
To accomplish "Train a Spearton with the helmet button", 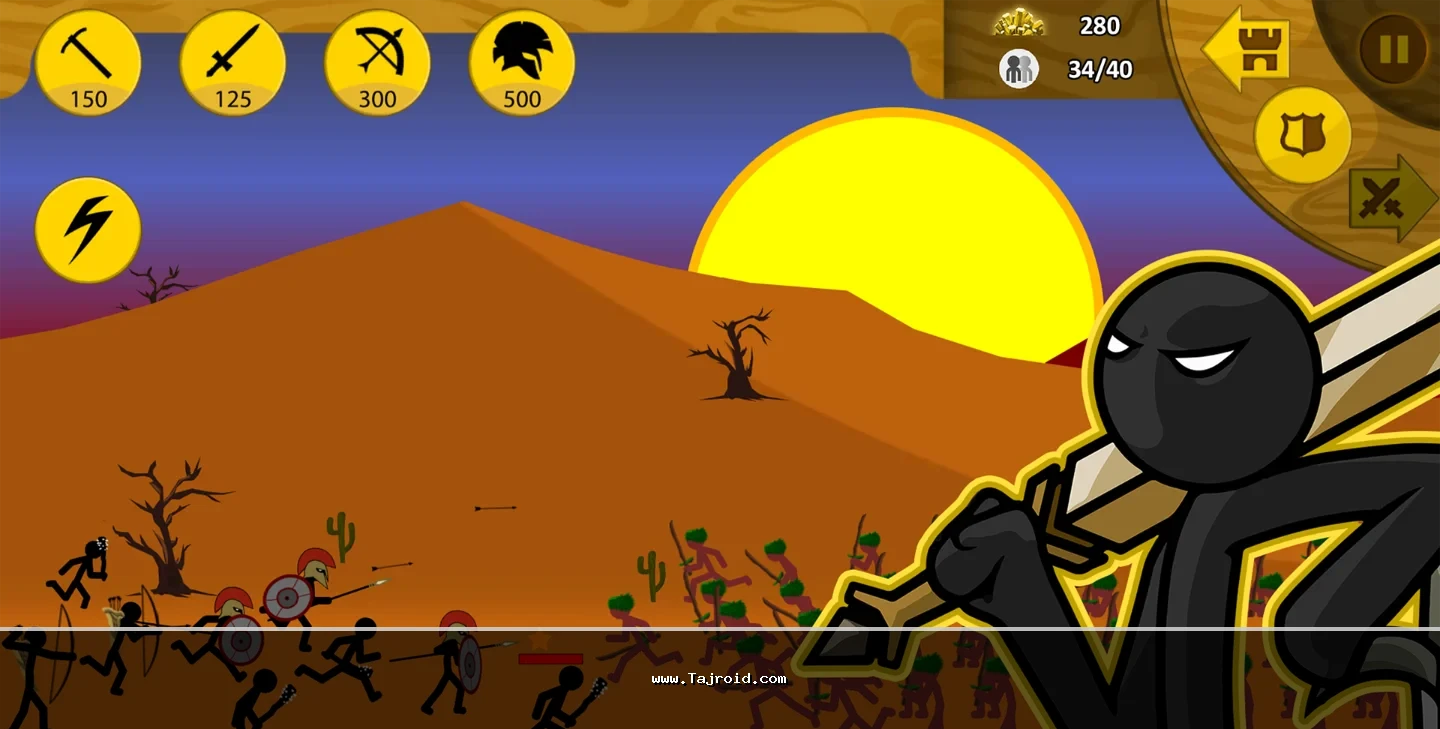I will tap(521, 62).
